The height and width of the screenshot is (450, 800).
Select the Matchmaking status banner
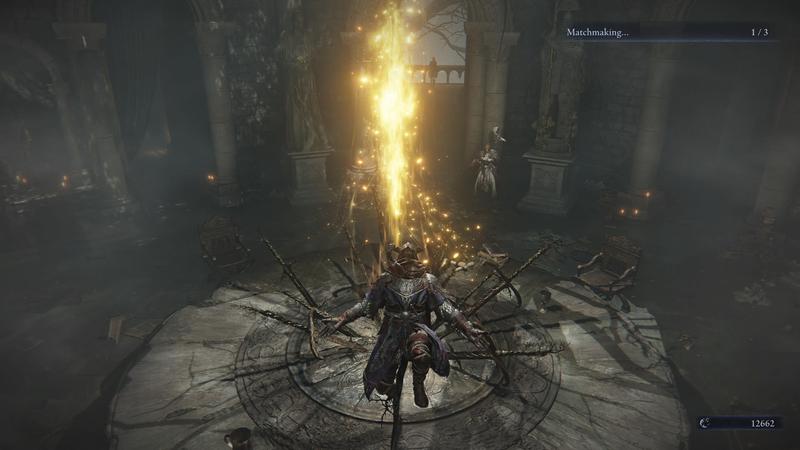tap(669, 32)
